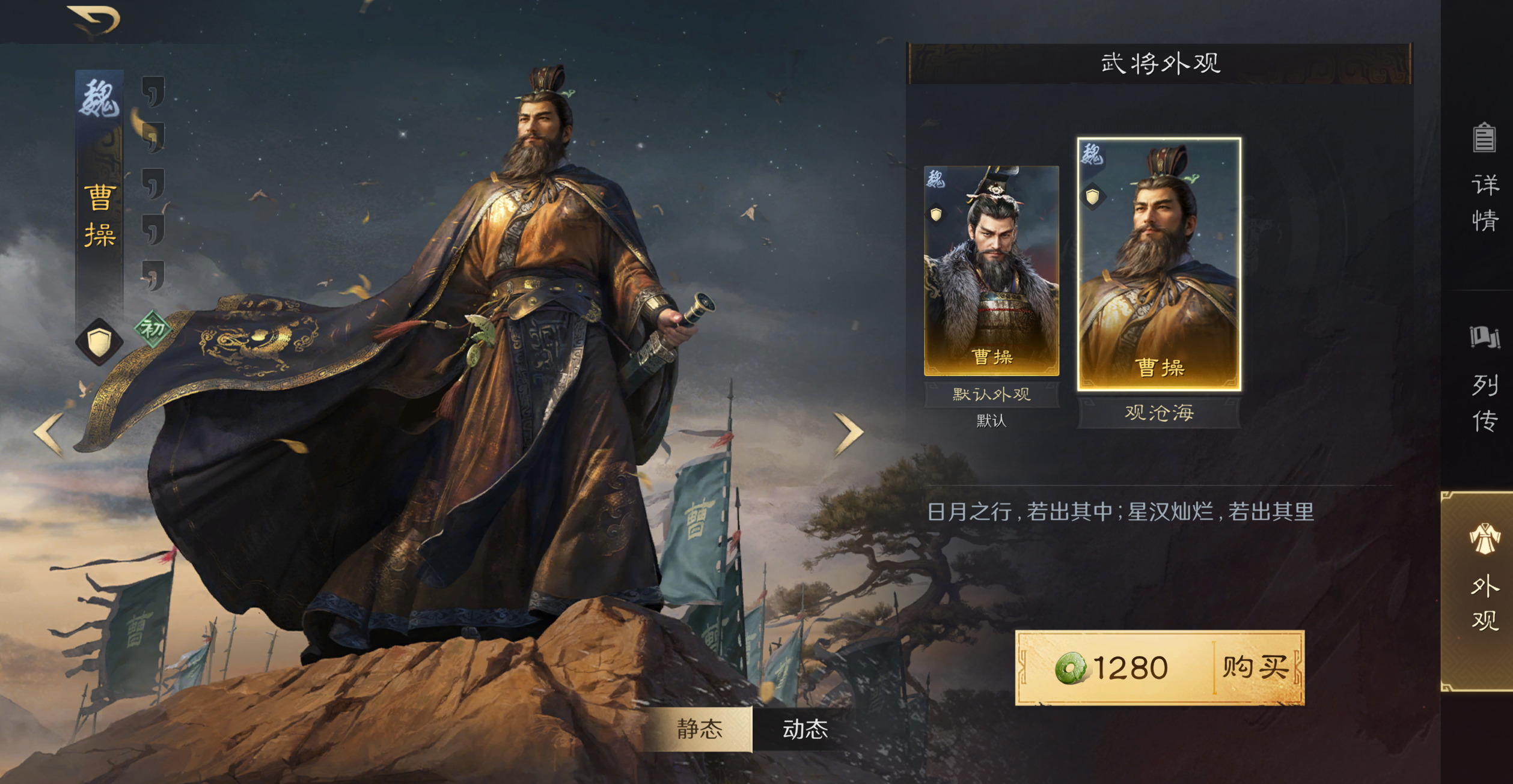Viewport: 1513px width, 784px height.
Task: Switch to 动态 dynamic display mode
Action: tap(805, 729)
